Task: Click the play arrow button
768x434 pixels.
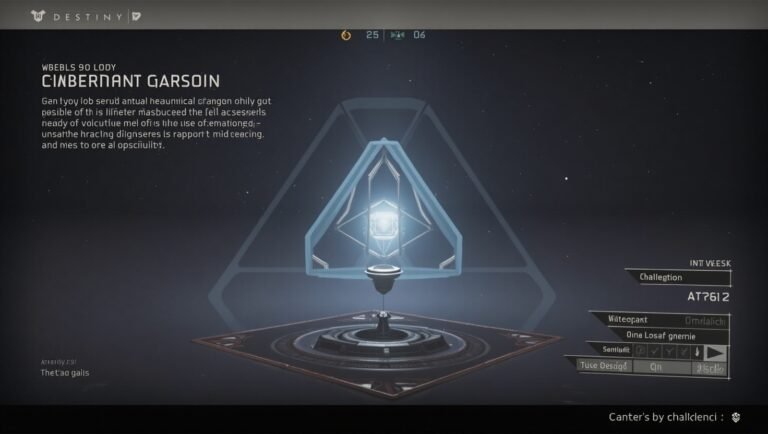Action: click(x=714, y=351)
